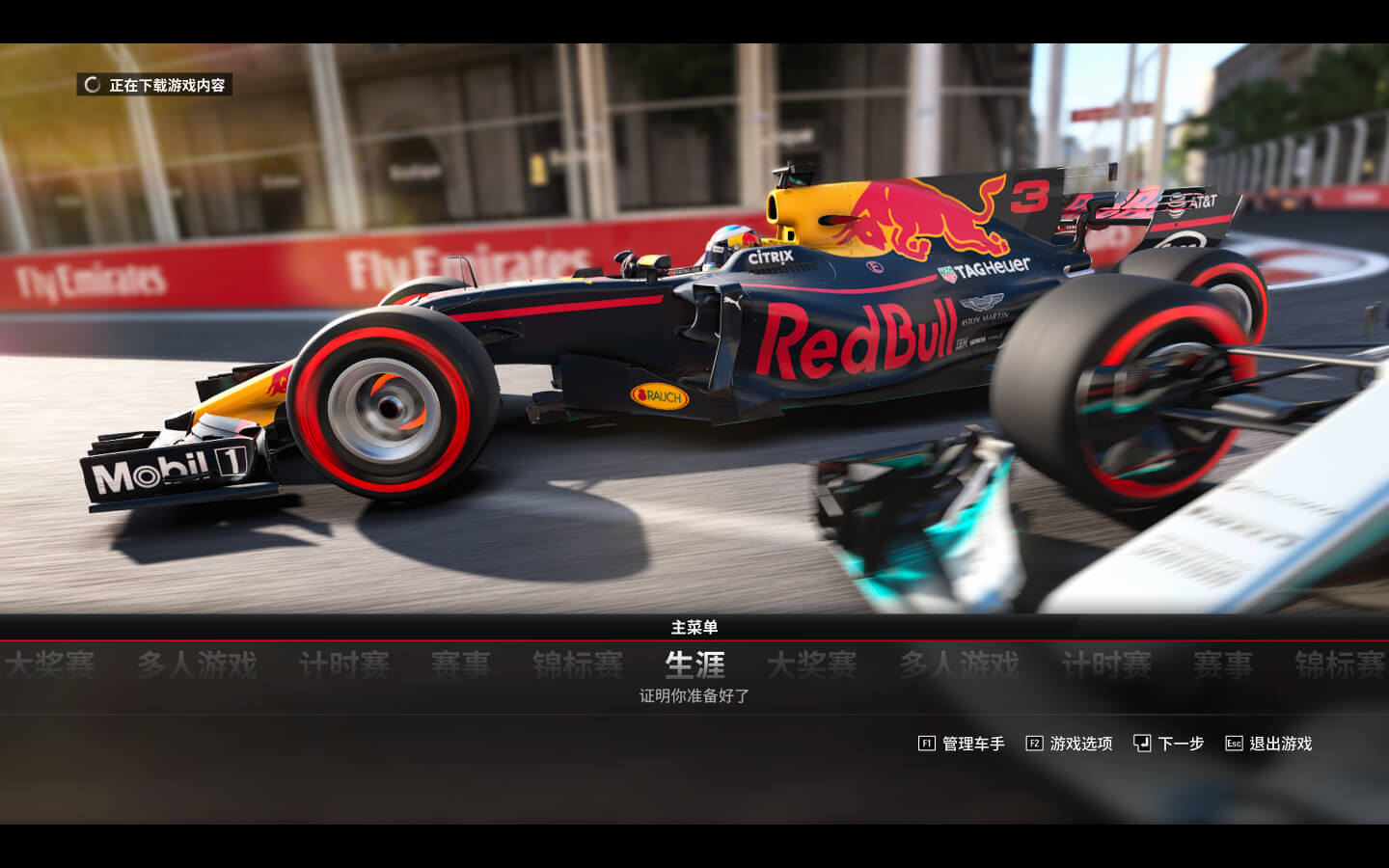
Task: Open 管理车手 driver management
Action: coord(962,744)
